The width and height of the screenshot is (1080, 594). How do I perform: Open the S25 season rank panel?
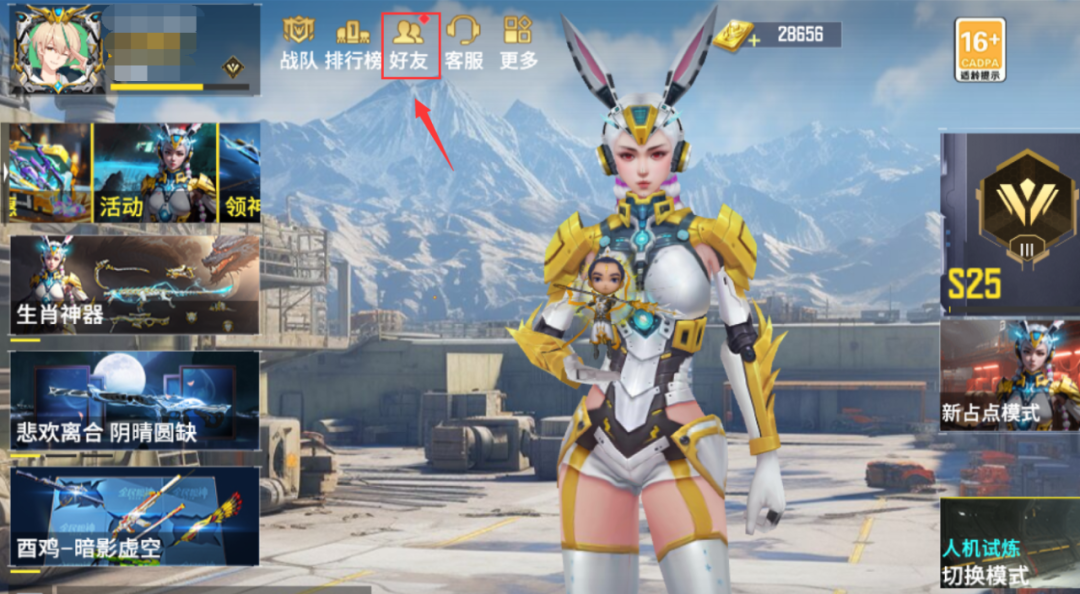(1010, 225)
